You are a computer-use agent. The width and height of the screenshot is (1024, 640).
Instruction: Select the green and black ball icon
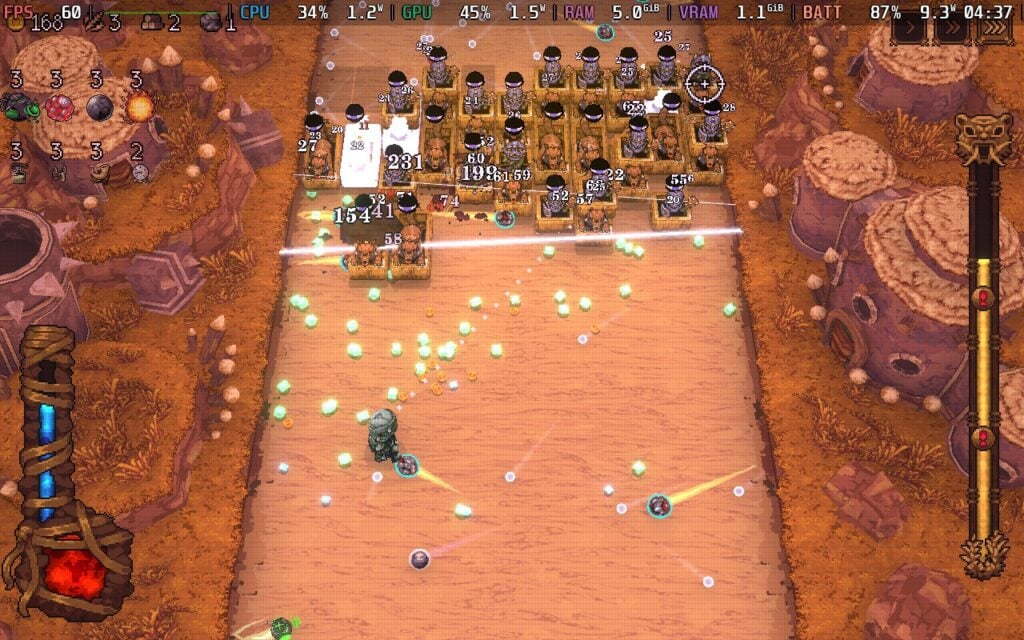coord(17,106)
